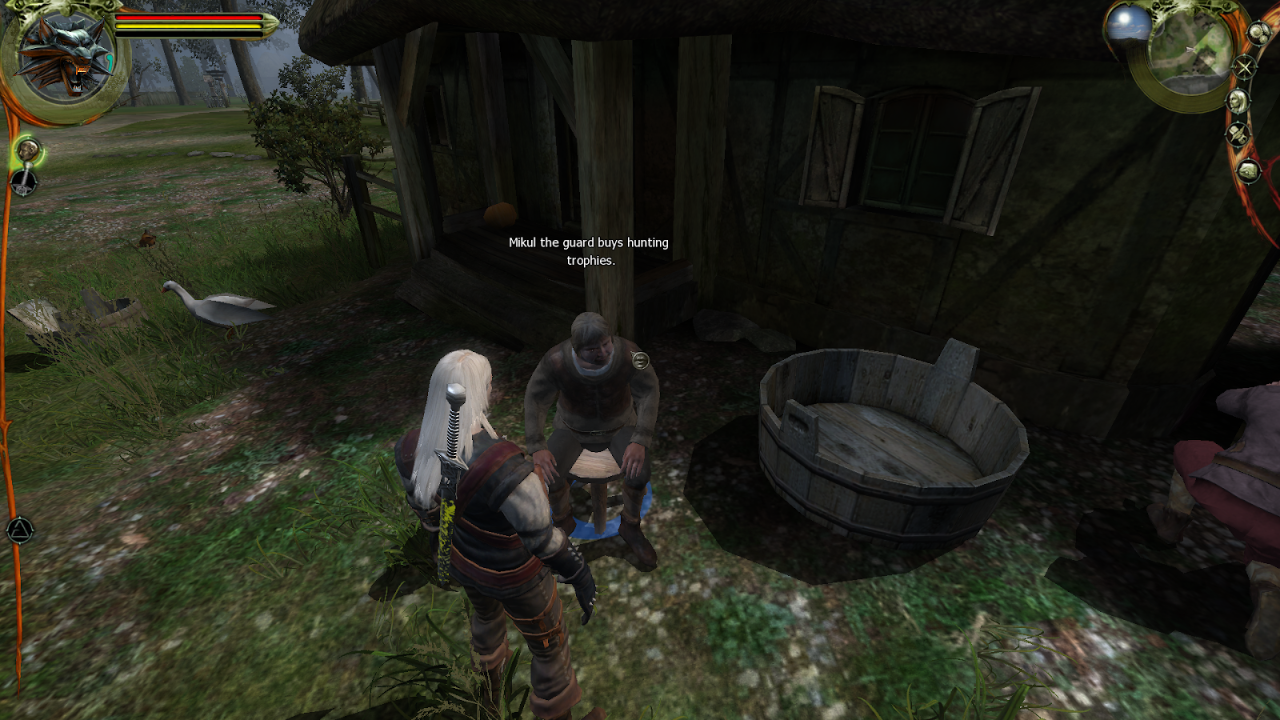Click the tooltip text about Mikul

coord(587,250)
